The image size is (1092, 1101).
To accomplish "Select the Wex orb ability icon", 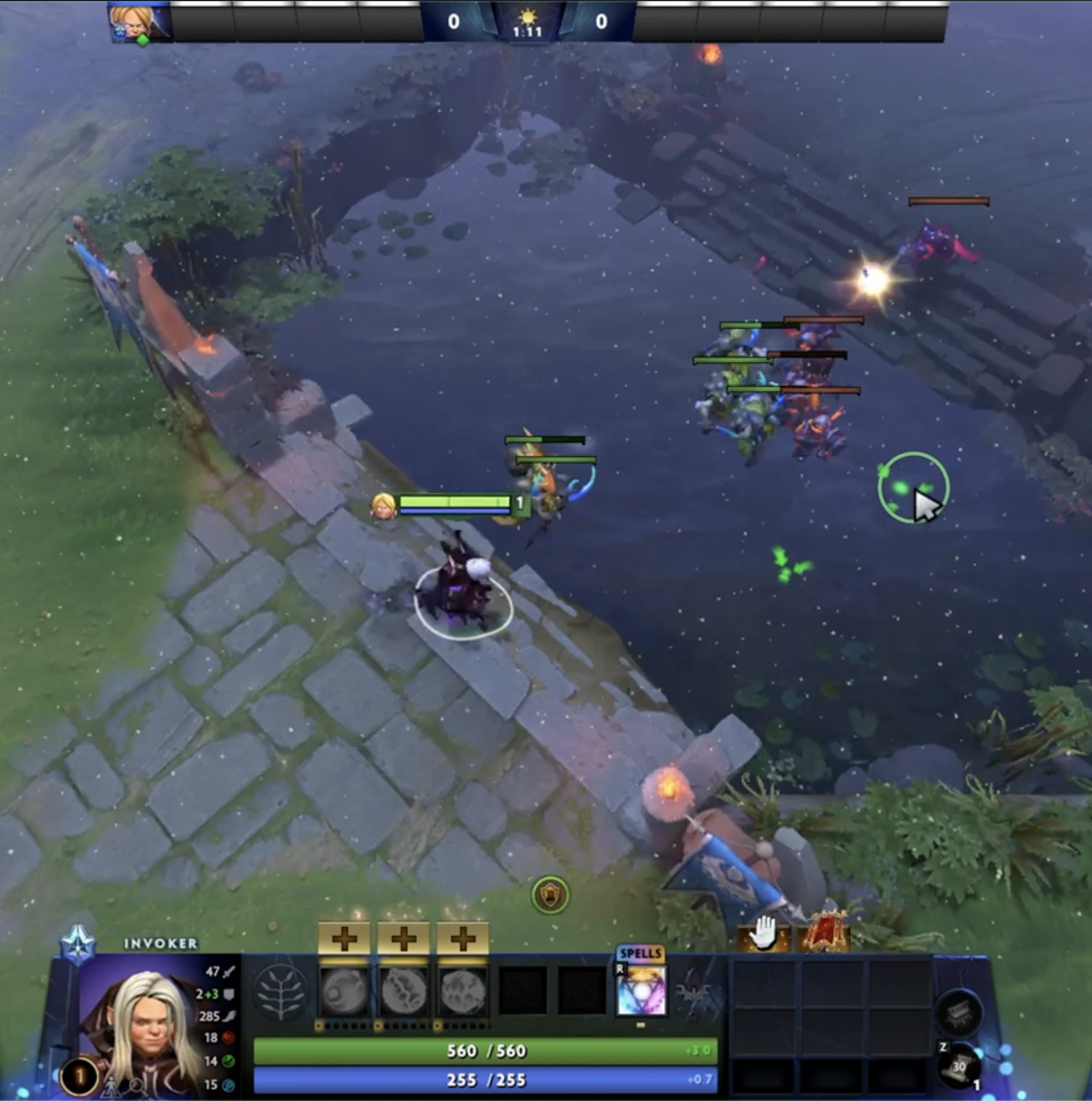I will 403,991.
